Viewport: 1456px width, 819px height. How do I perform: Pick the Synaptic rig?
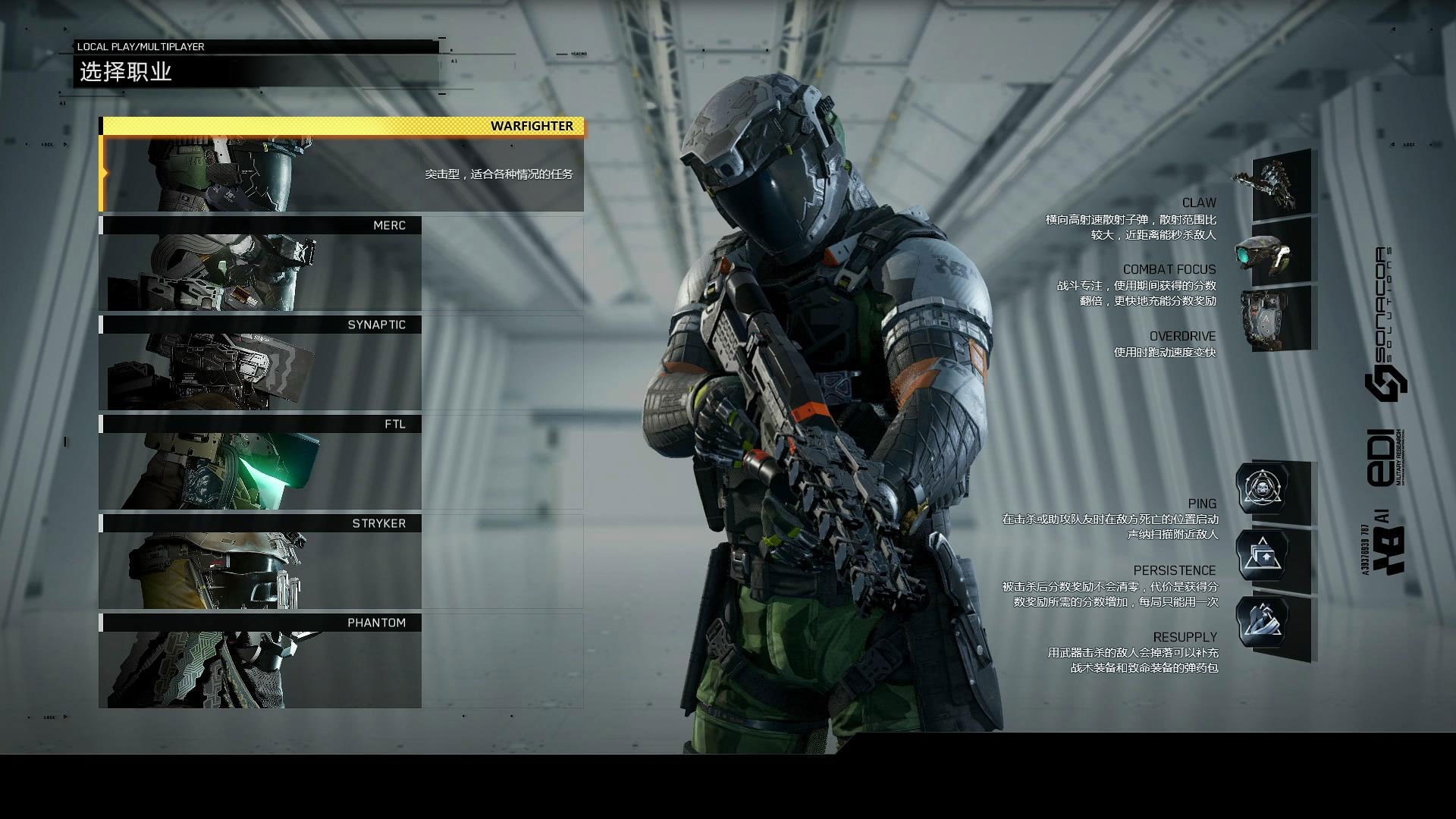click(260, 363)
